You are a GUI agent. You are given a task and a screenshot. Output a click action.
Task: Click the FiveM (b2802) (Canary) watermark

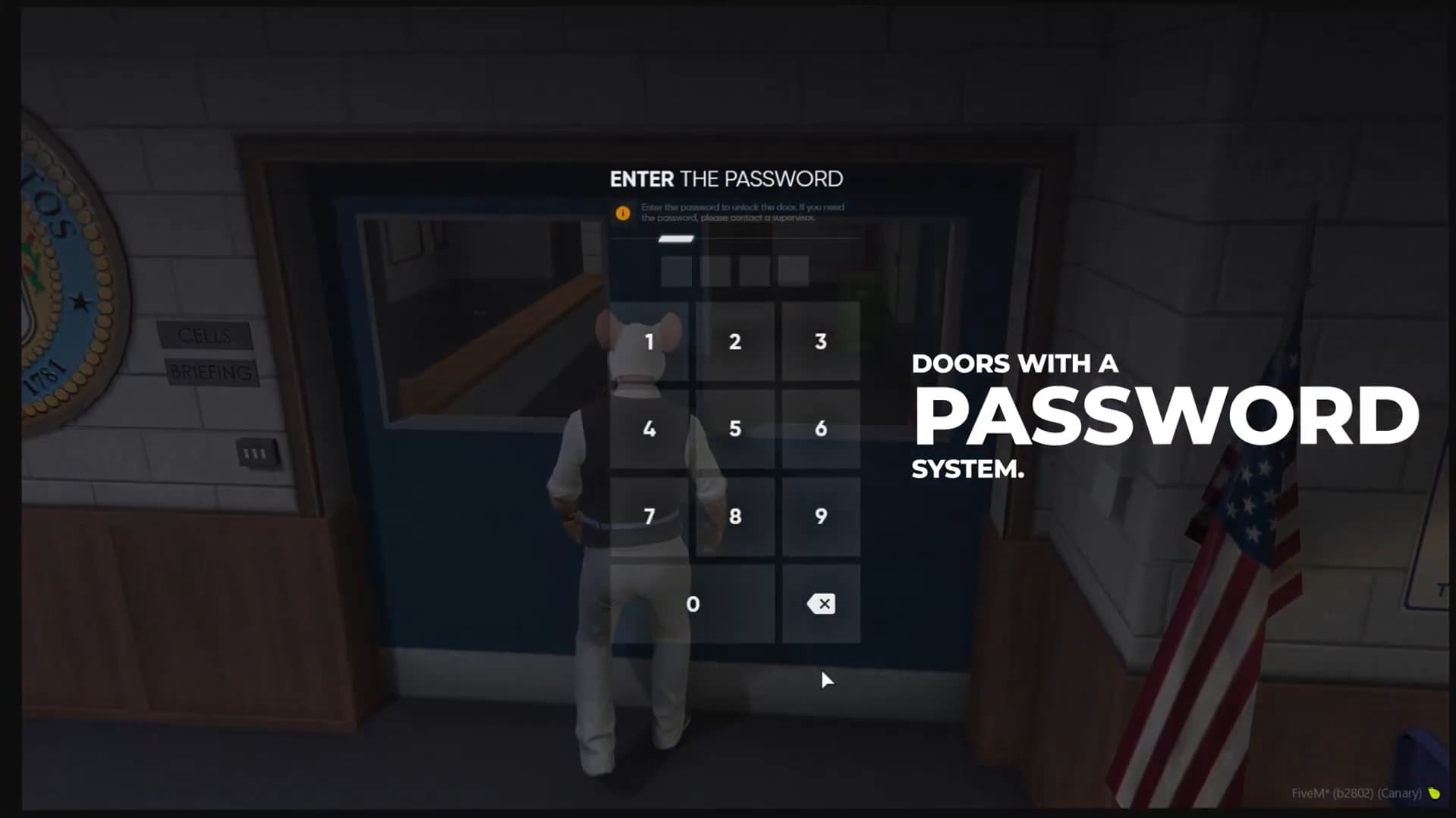pos(1357,791)
